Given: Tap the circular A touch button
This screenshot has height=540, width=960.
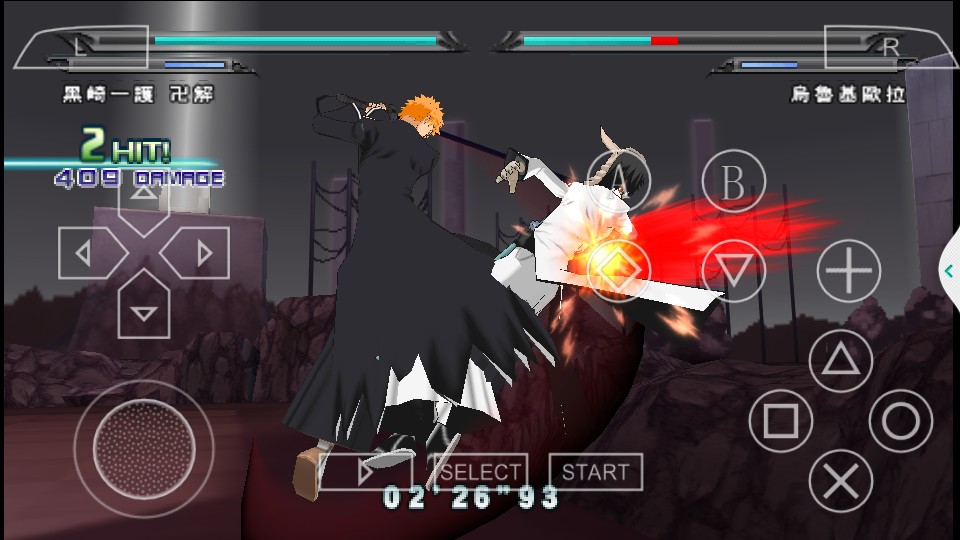Looking at the screenshot, I should (618, 182).
